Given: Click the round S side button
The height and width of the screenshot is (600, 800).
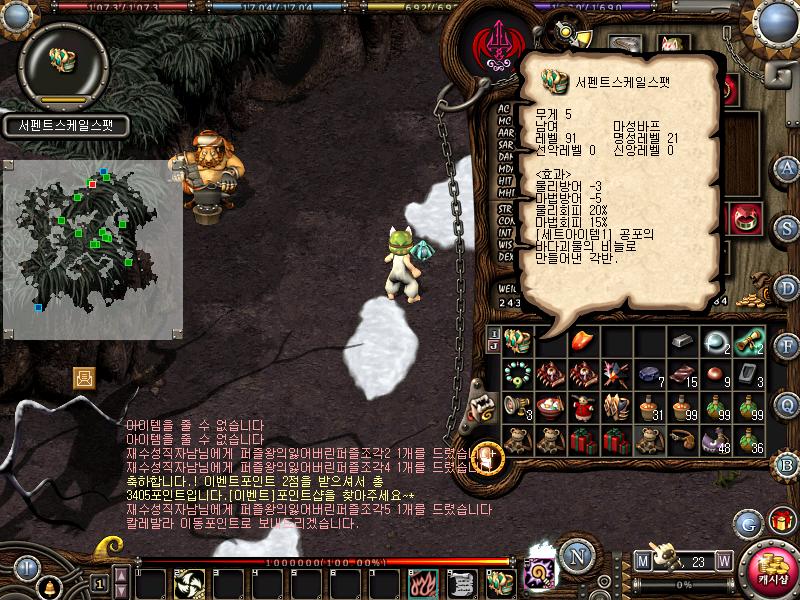Looking at the screenshot, I should coord(788,226).
